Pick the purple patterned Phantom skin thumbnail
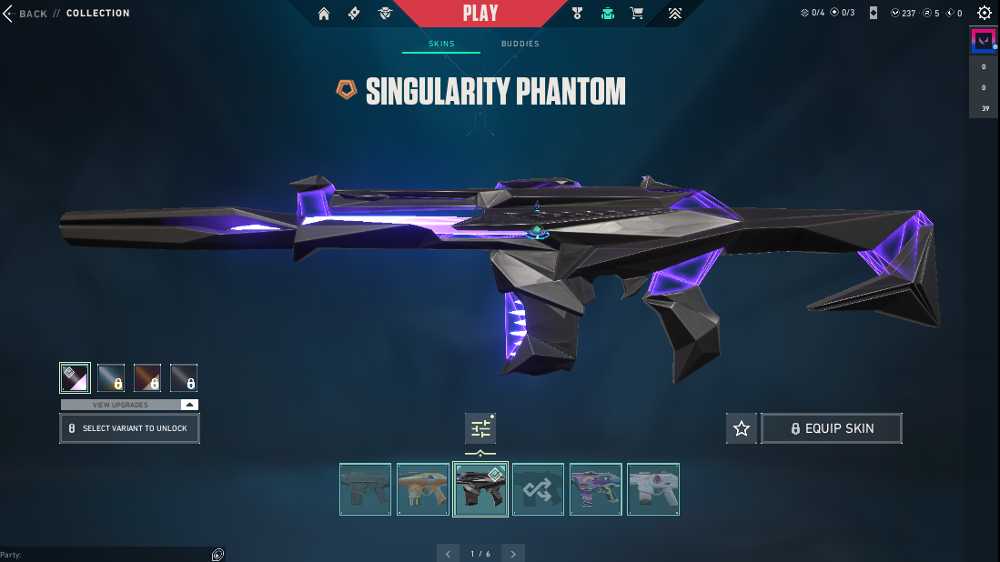Viewport: 1000px width, 562px height. [596, 489]
